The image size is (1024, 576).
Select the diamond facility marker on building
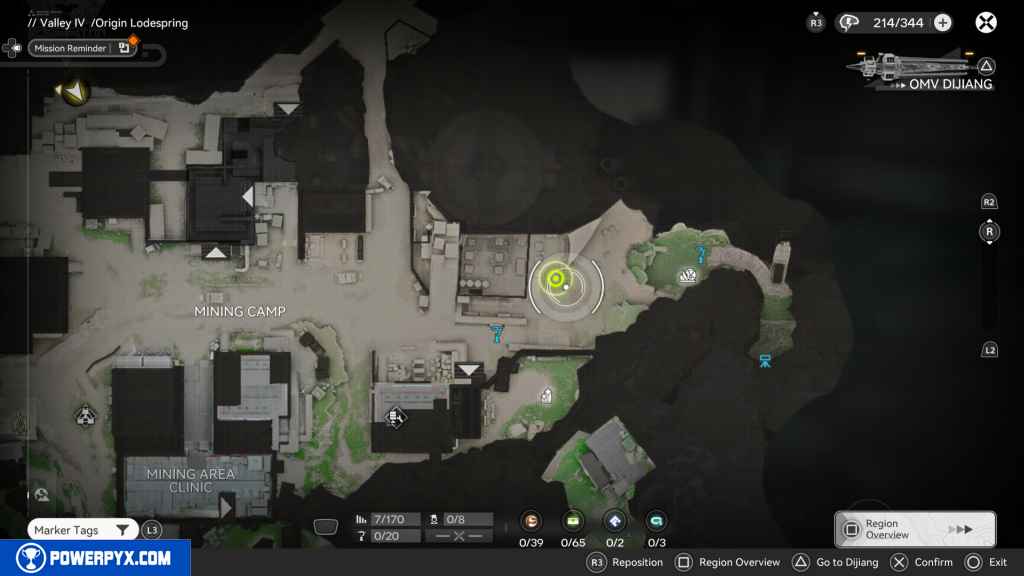click(x=394, y=417)
